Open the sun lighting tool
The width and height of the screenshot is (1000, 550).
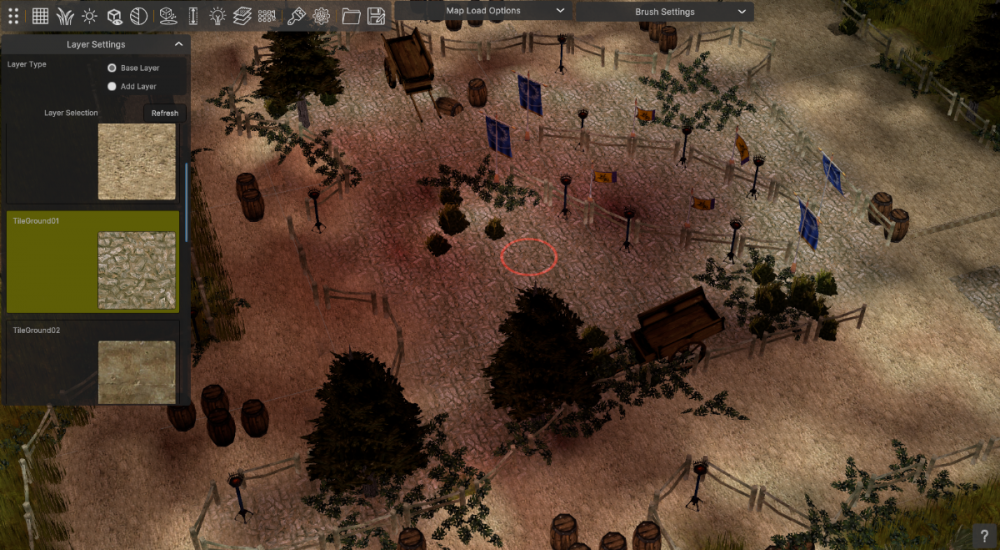pyautogui.click(x=90, y=15)
